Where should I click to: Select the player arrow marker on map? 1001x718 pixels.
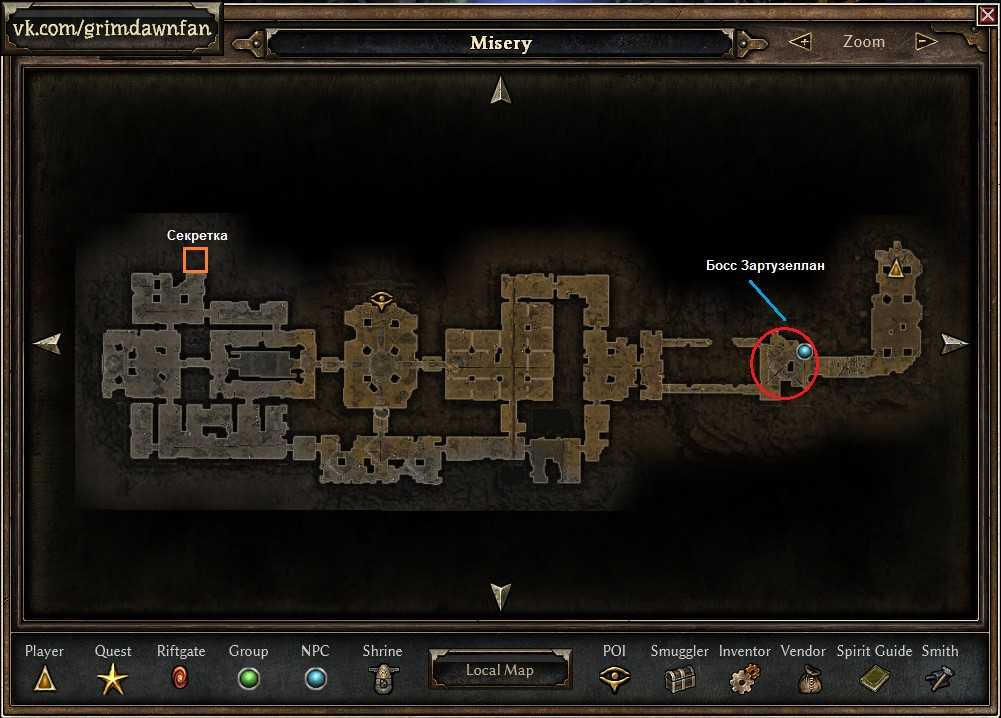click(895, 268)
